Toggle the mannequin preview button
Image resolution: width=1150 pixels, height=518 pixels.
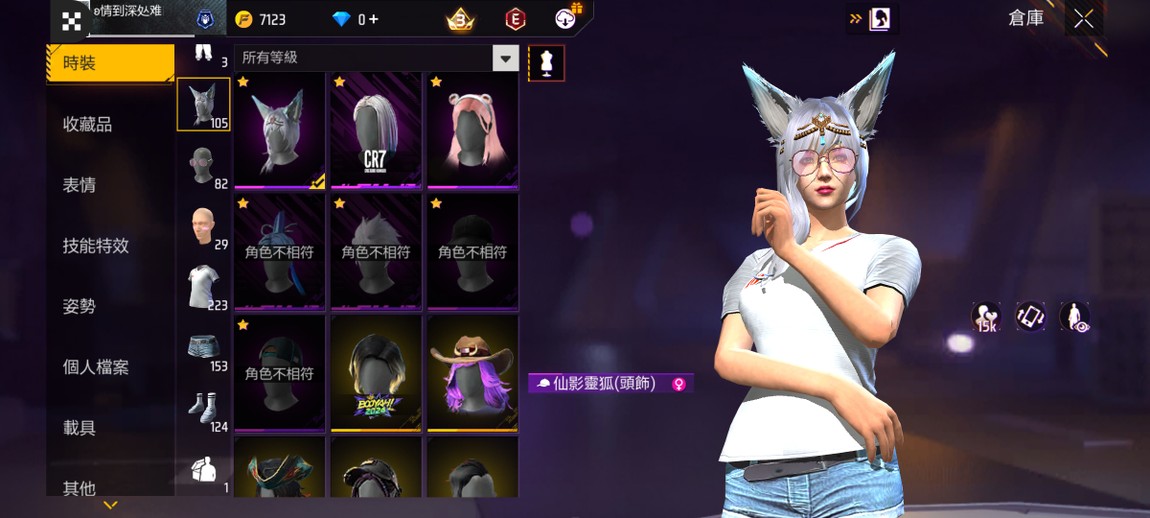click(546, 62)
